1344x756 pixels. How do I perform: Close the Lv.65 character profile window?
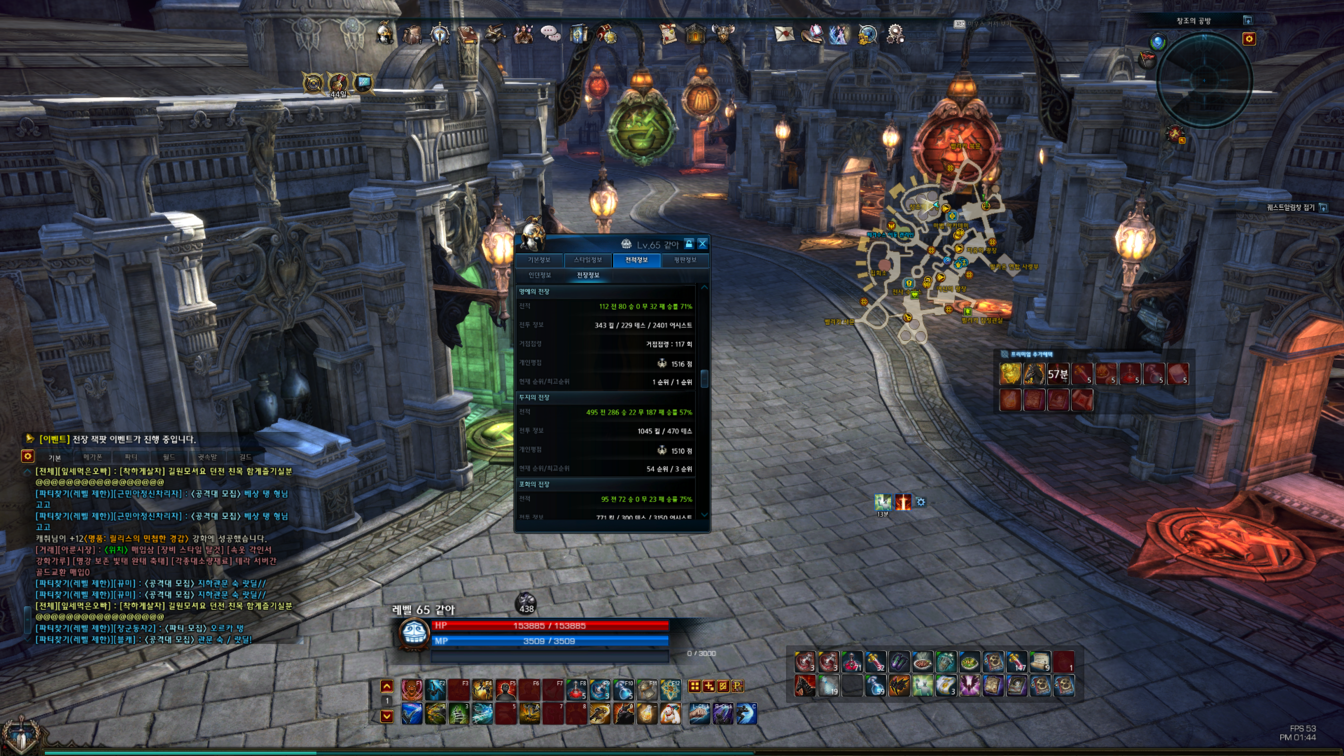click(702, 244)
